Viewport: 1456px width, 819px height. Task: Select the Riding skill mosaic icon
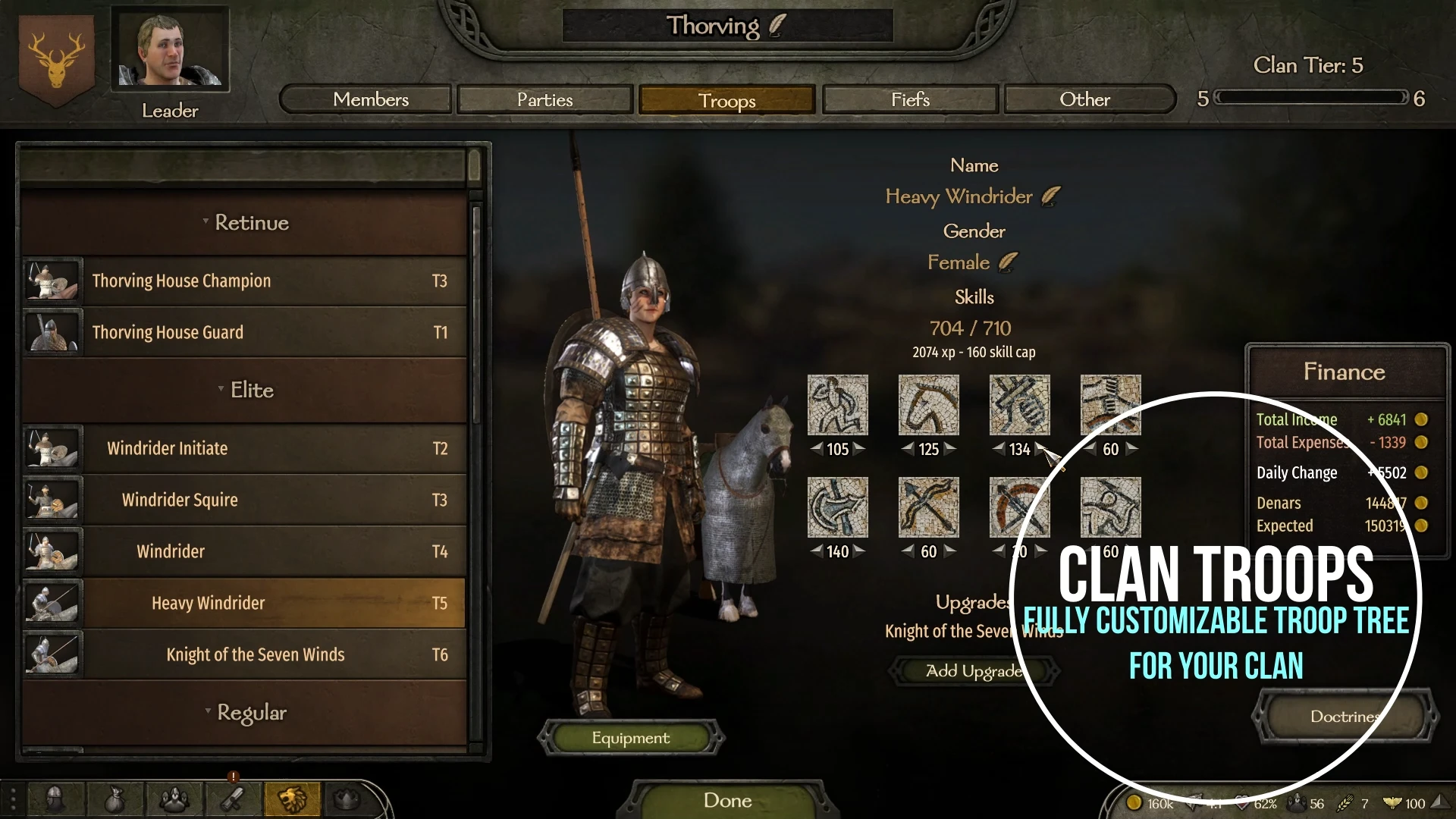[x=928, y=404]
